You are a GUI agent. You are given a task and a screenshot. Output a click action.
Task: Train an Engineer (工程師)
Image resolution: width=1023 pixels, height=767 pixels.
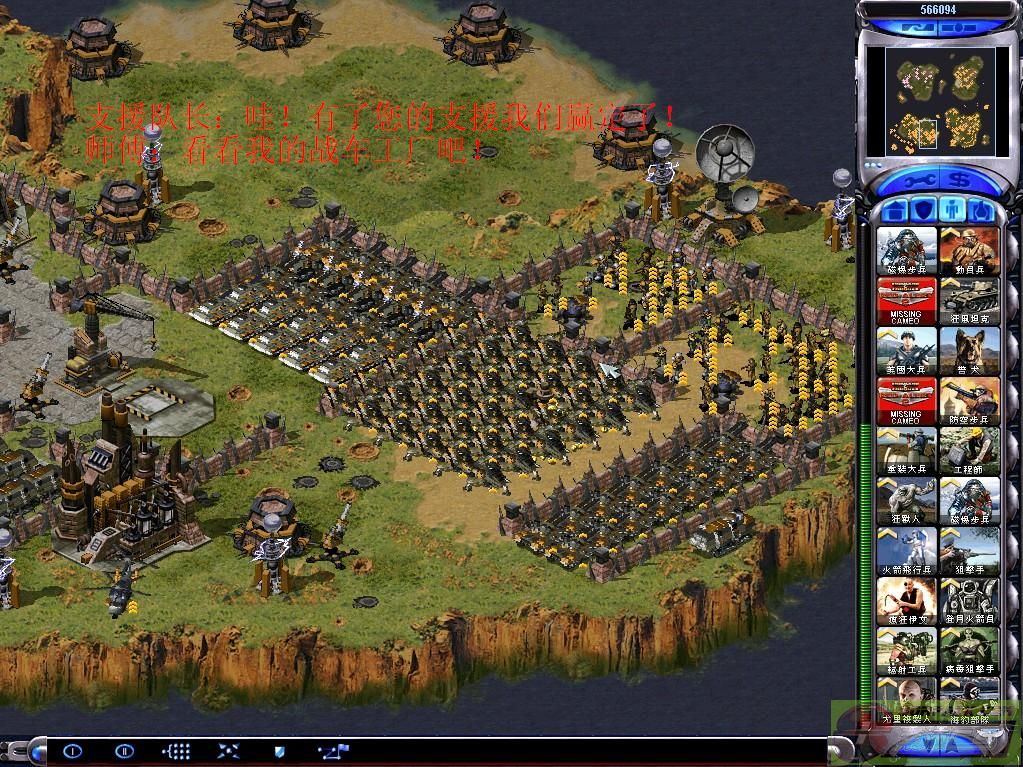[x=969, y=451]
